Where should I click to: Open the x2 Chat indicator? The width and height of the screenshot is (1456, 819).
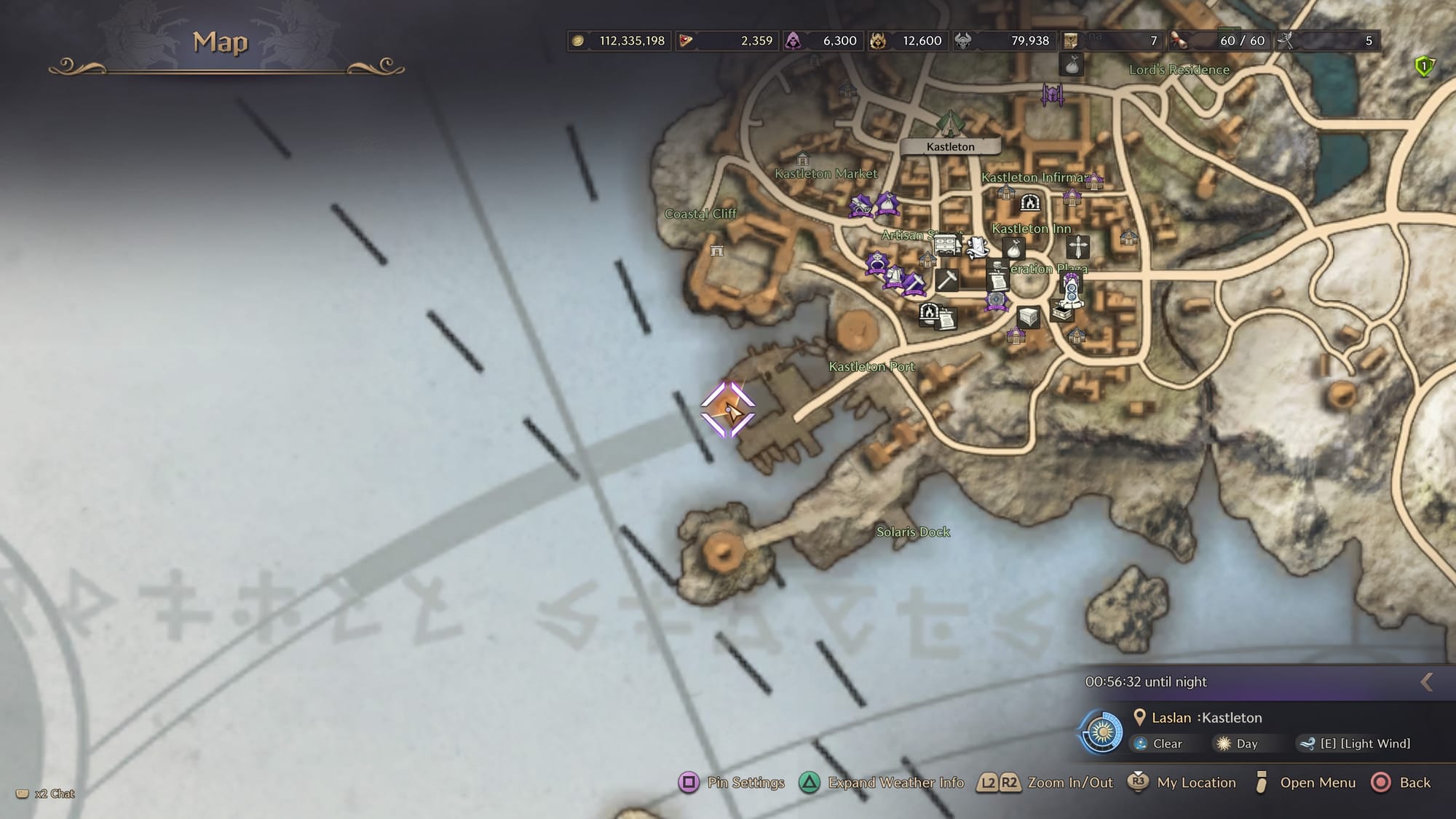tap(46, 794)
